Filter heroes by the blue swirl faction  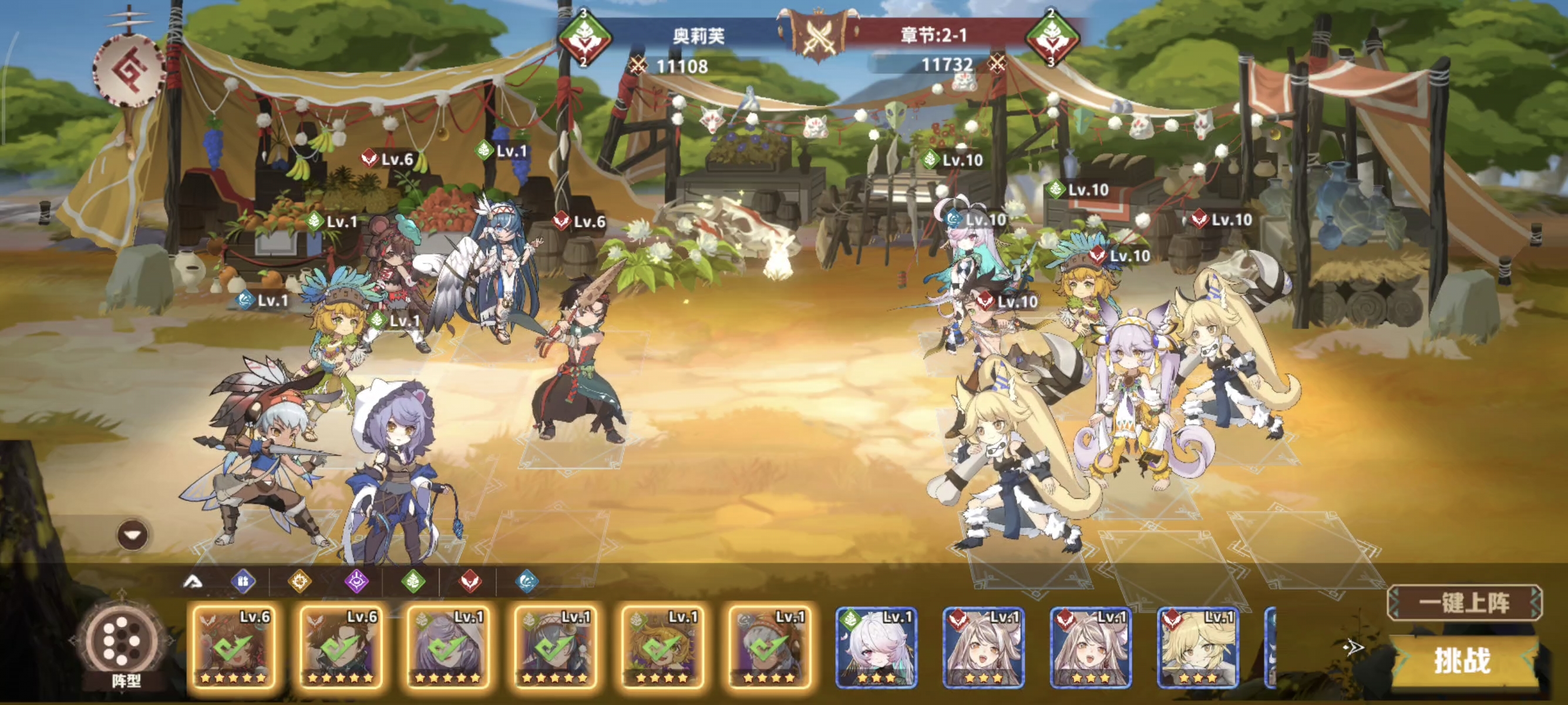click(527, 582)
